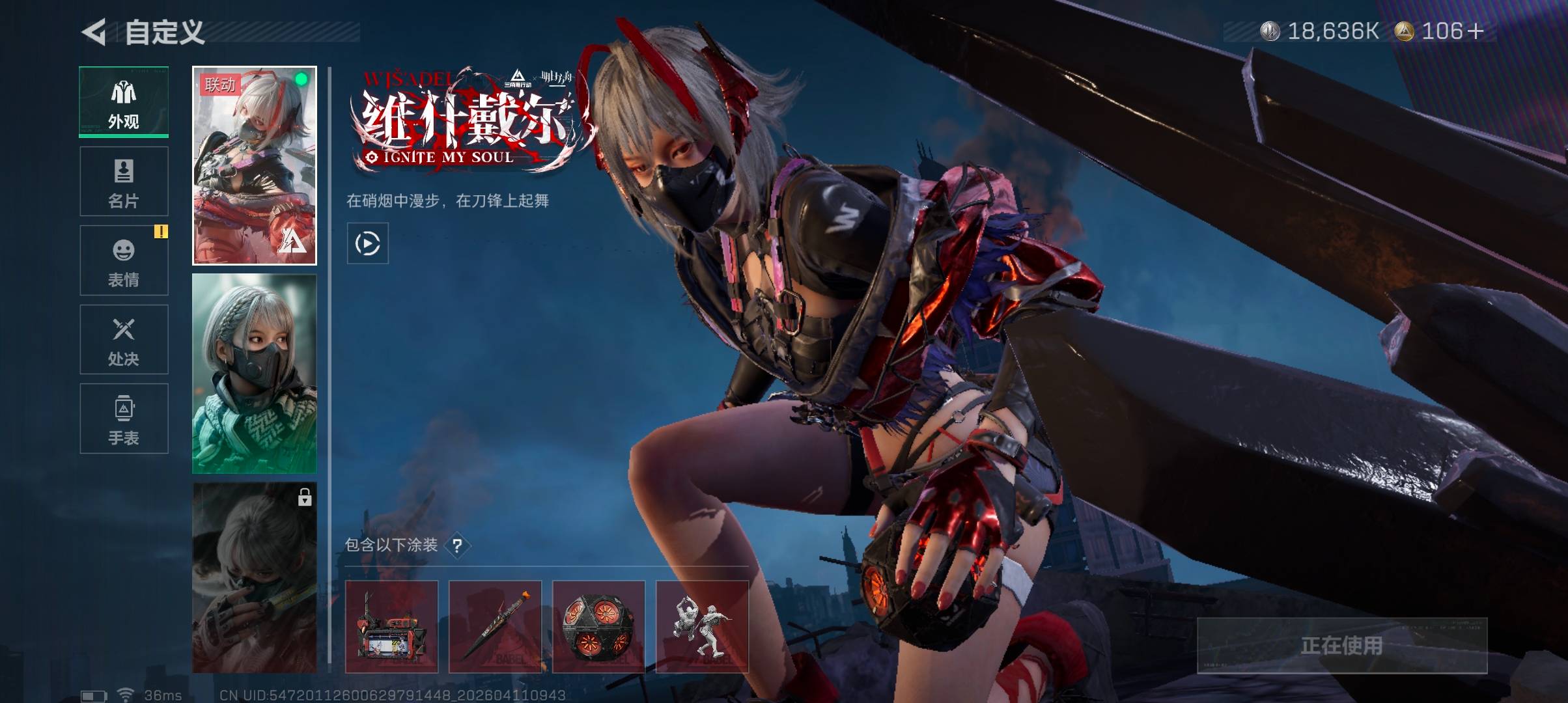Go back using the arrow beside 自定义
The image size is (1568, 703).
(94, 32)
